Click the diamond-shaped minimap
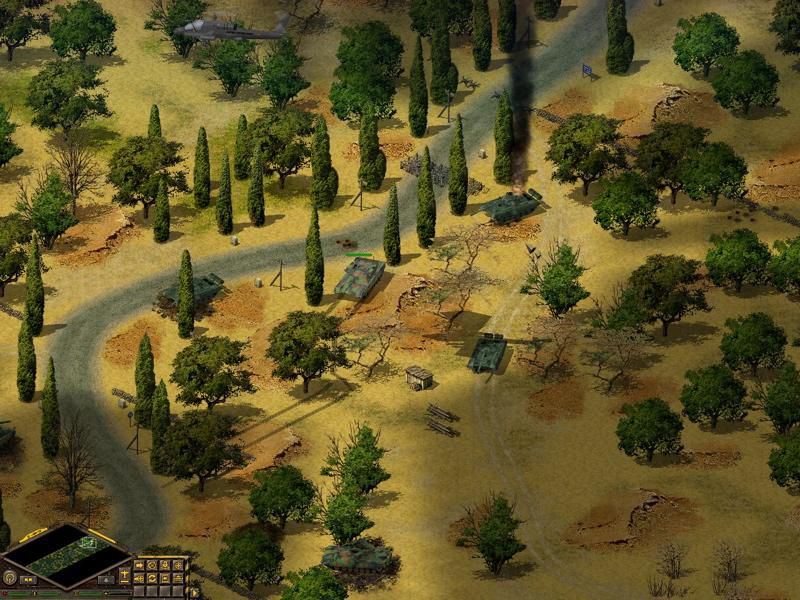 (x=66, y=556)
